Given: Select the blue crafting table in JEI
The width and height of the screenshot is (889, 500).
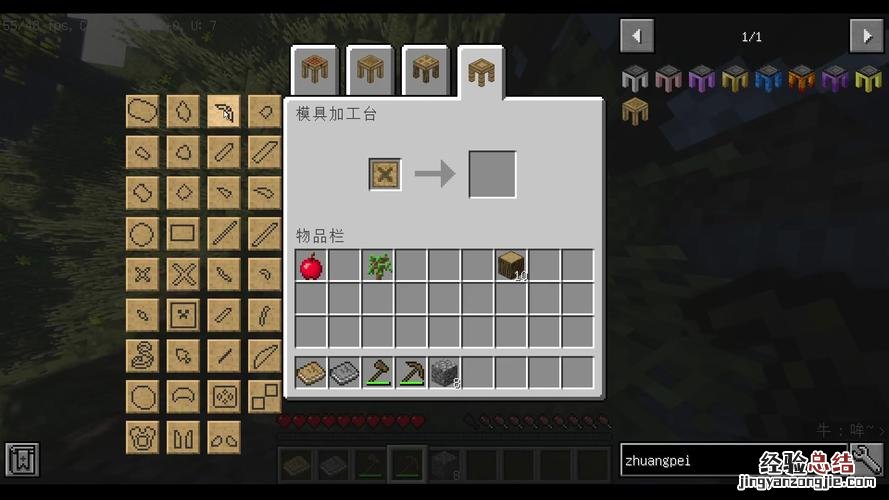Looking at the screenshot, I should [769, 78].
